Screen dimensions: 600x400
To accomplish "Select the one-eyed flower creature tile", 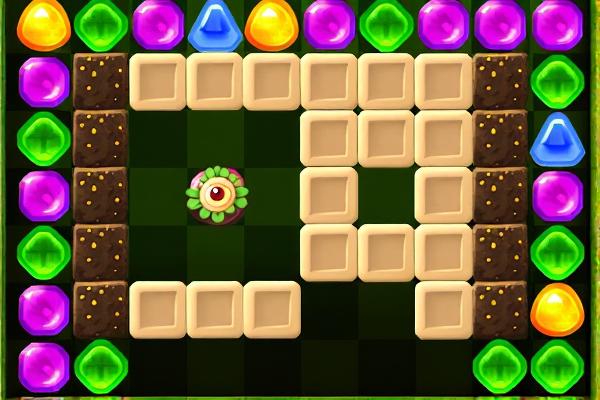I will coord(215,194).
